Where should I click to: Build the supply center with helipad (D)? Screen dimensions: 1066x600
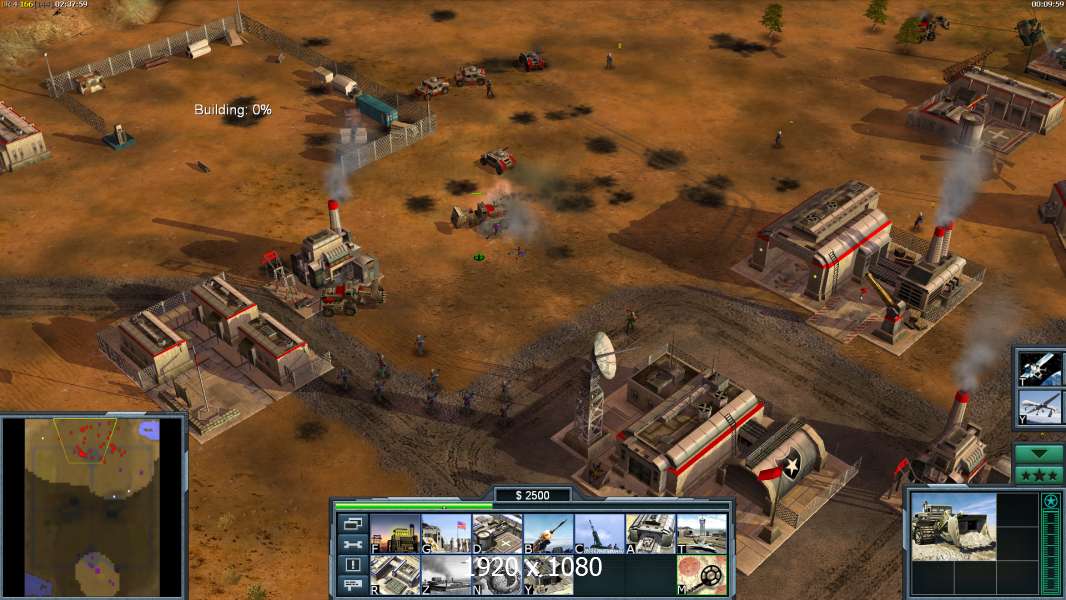coord(497,533)
